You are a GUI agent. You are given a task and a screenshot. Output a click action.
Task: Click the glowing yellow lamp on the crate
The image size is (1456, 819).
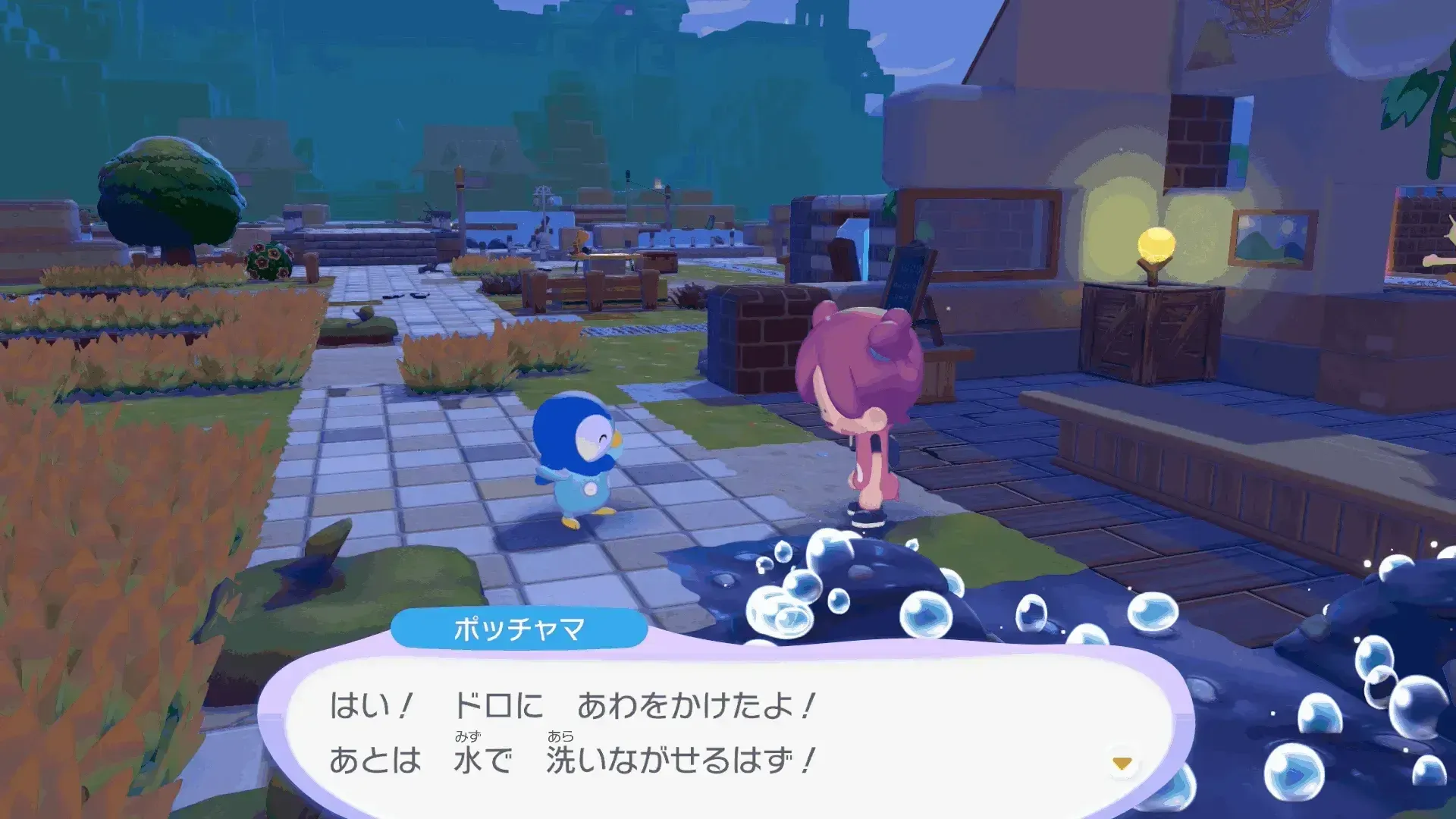click(x=1156, y=245)
